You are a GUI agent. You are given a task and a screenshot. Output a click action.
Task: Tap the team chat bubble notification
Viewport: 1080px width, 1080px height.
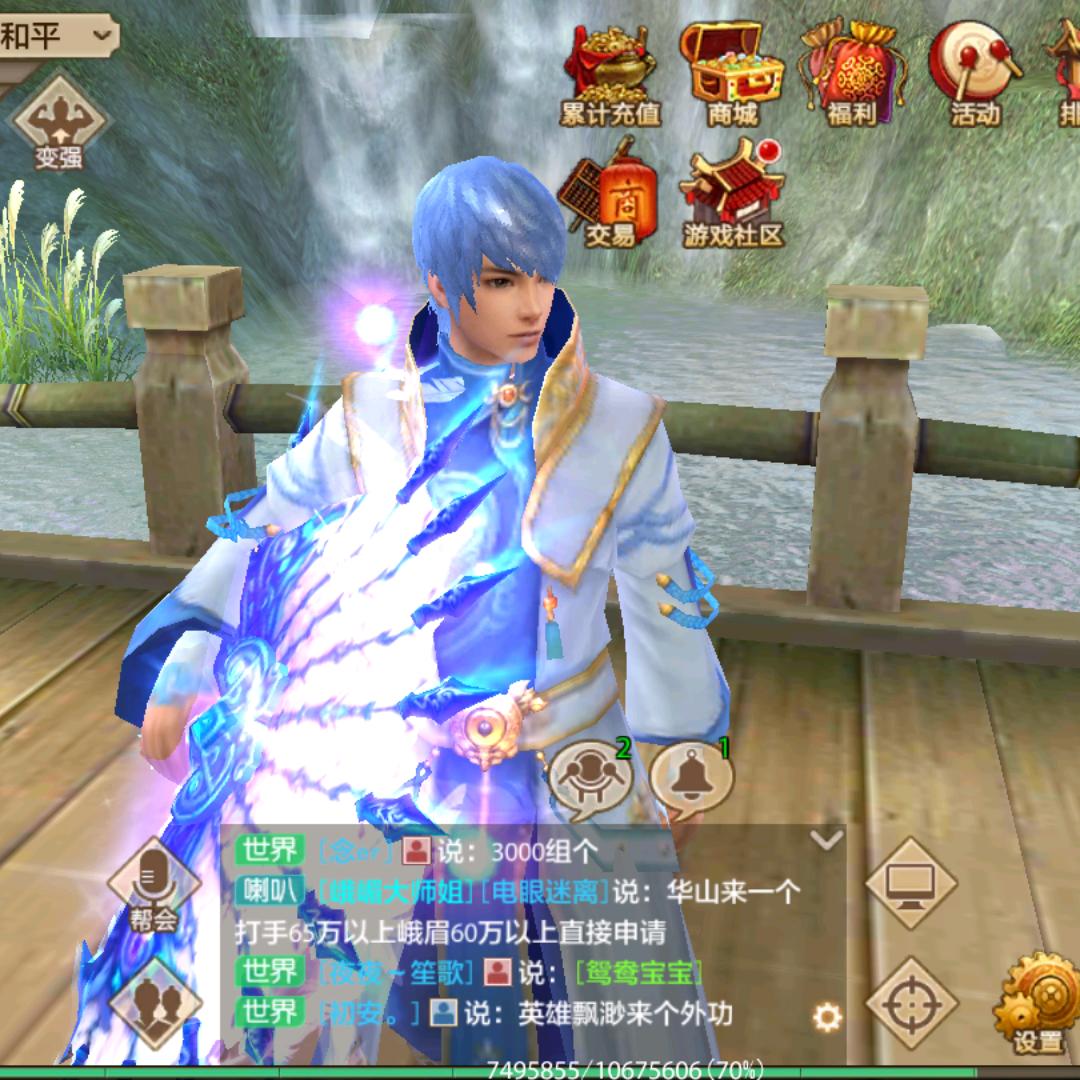[x=591, y=777]
